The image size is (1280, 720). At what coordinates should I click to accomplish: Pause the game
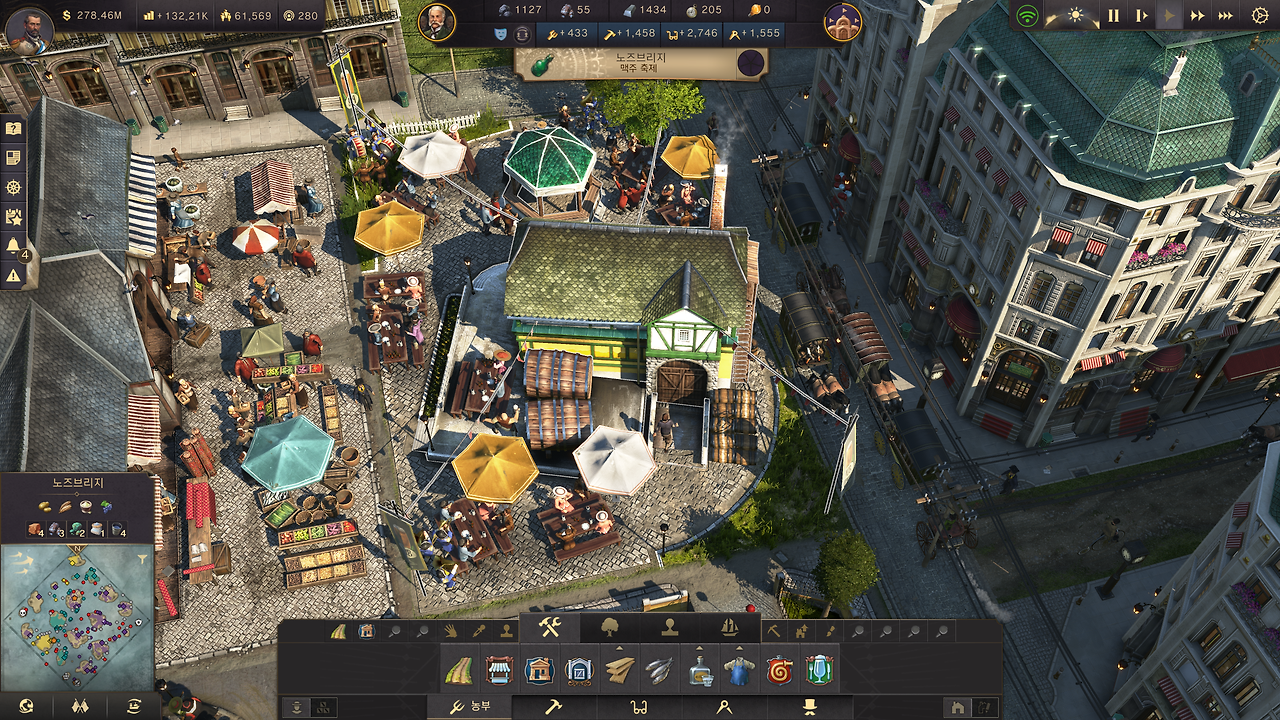[x=1113, y=15]
